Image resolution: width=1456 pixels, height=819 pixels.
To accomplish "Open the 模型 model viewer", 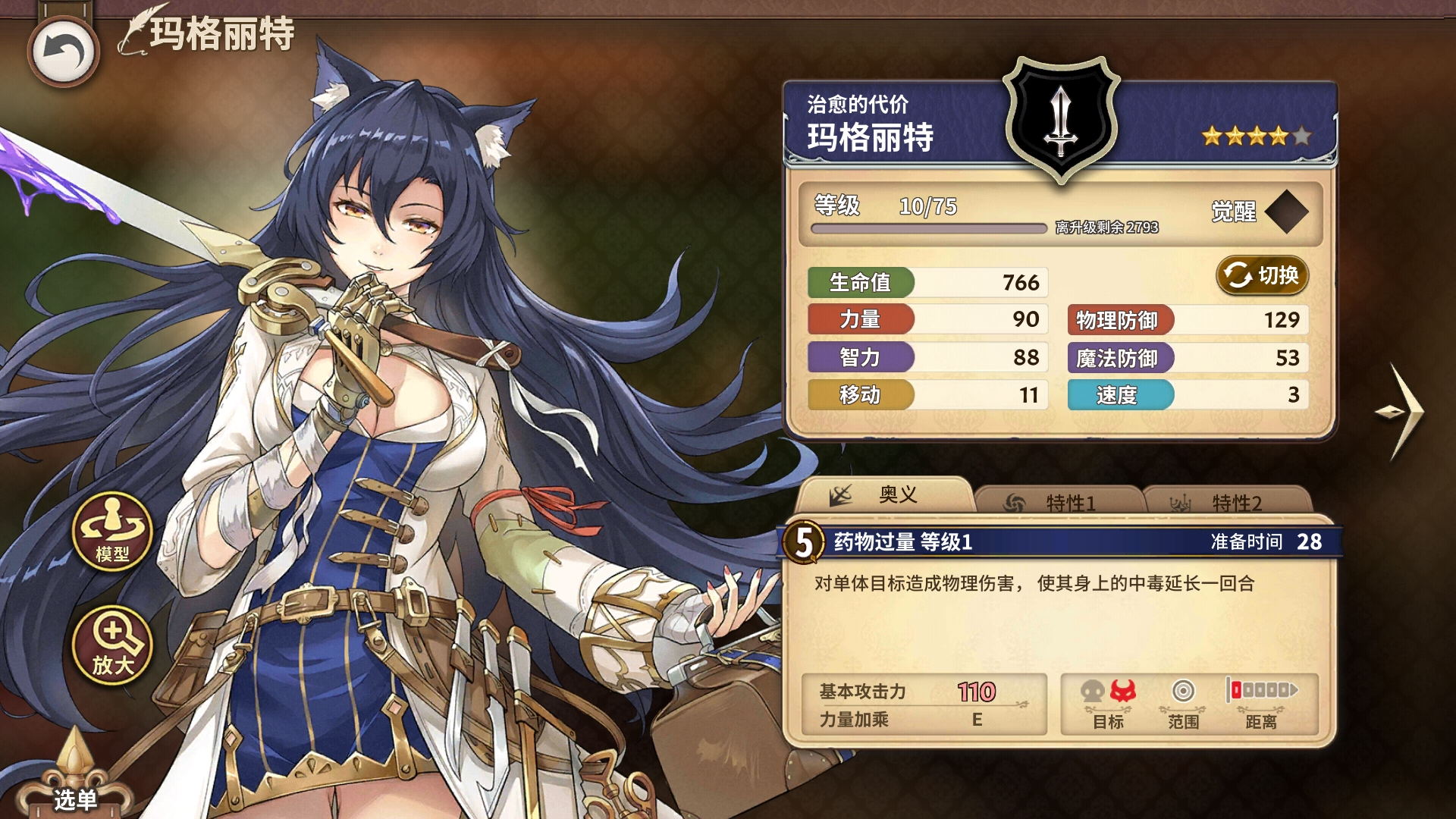I will tap(112, 532).
